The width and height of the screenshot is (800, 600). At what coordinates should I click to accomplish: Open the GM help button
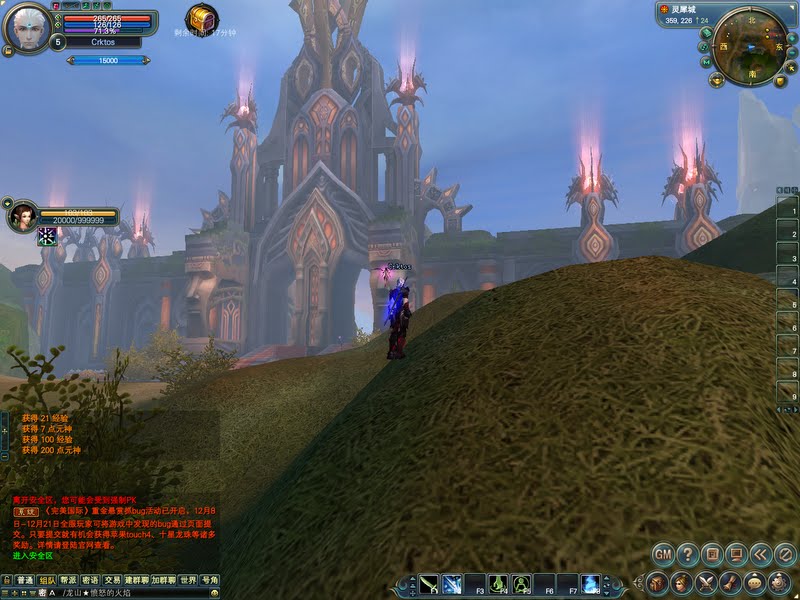click(663, 553)
